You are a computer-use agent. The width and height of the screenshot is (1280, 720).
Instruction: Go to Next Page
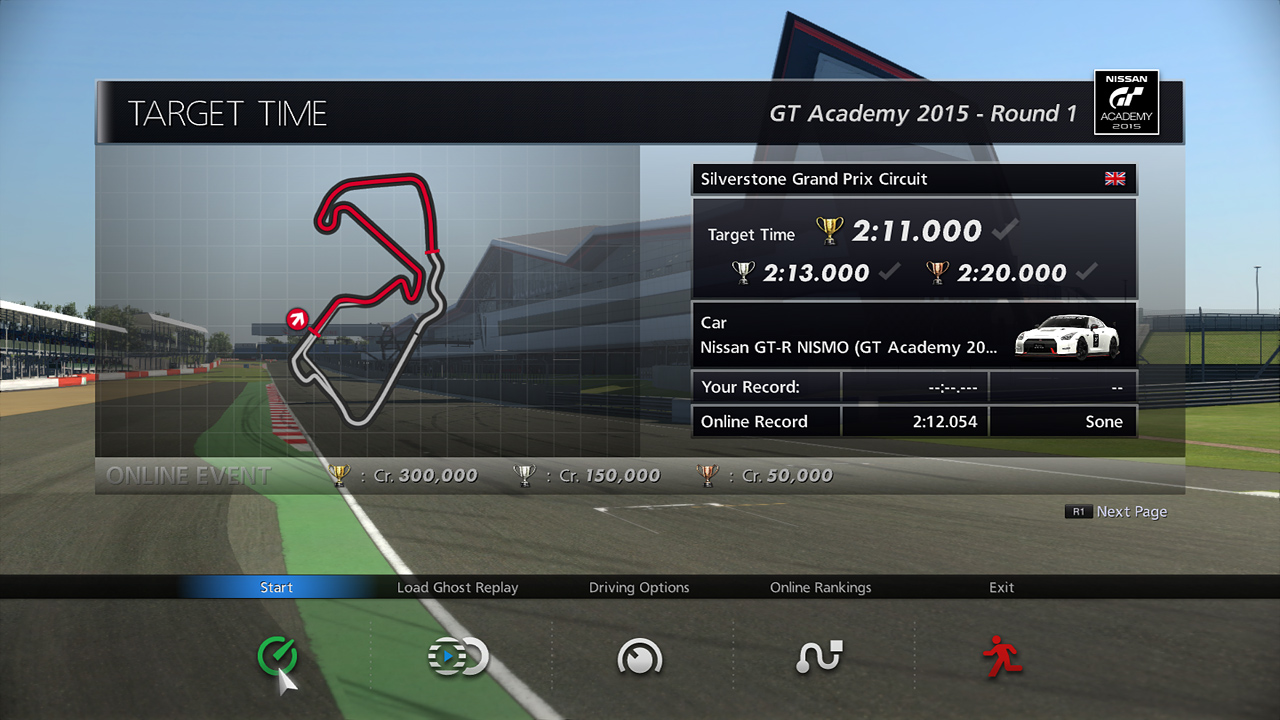pos(1116,511)
